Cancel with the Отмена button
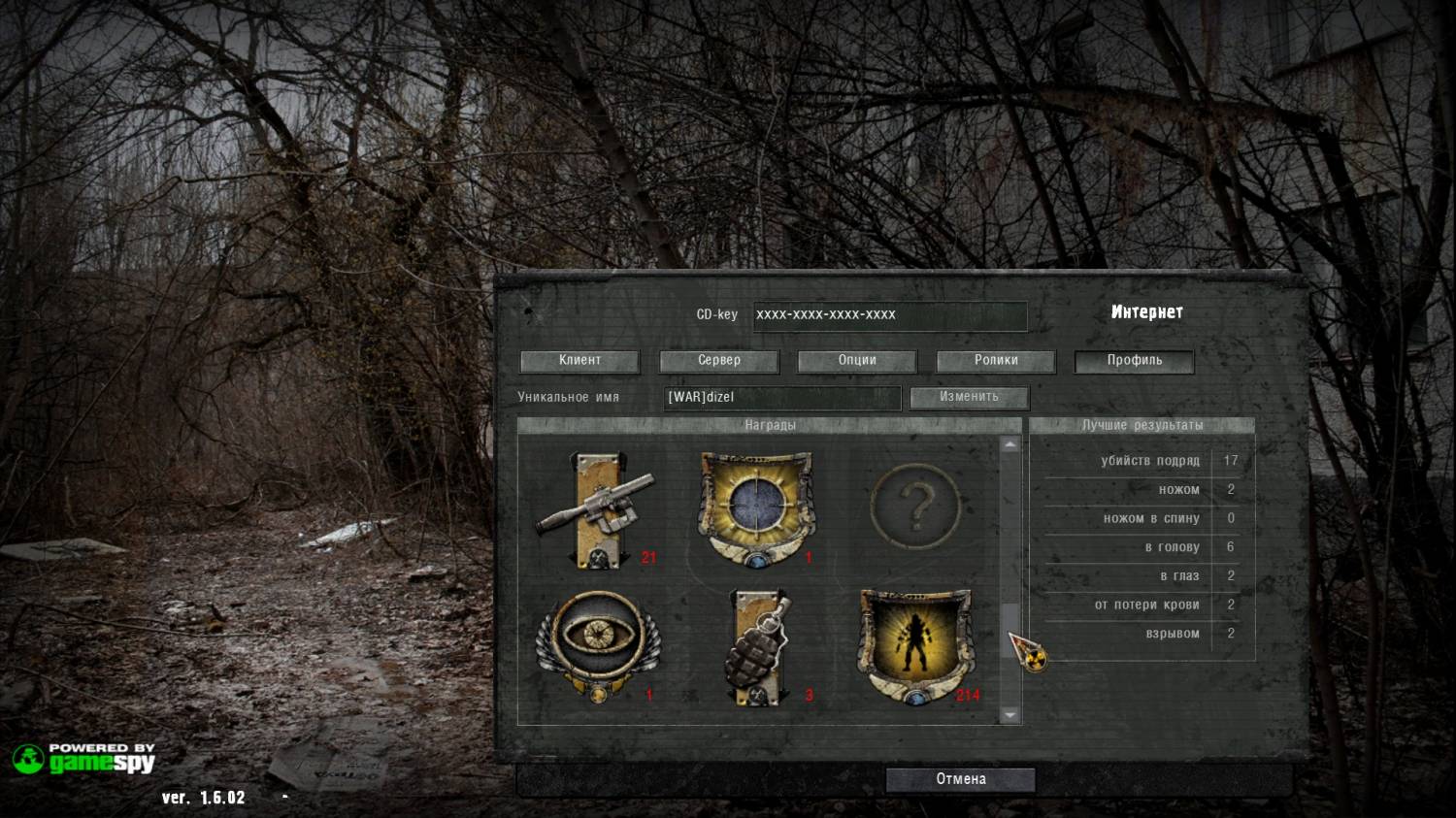 (960, 779)
